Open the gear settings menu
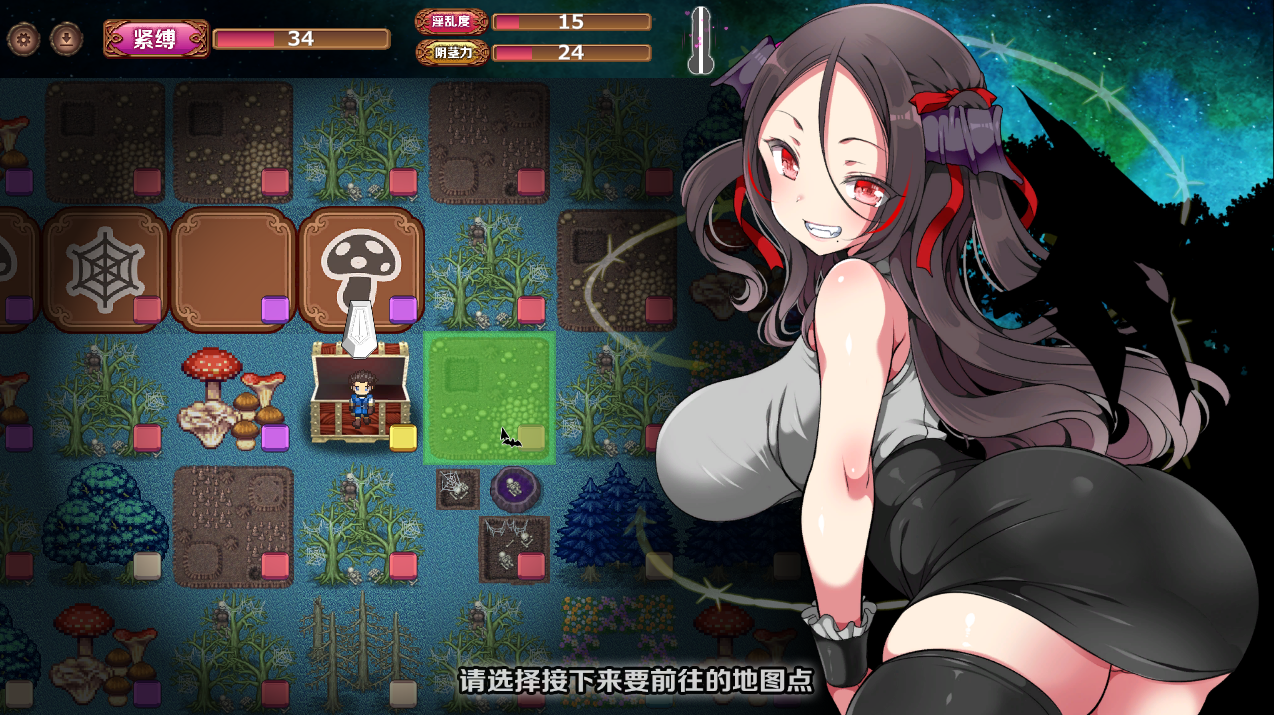 23,39
